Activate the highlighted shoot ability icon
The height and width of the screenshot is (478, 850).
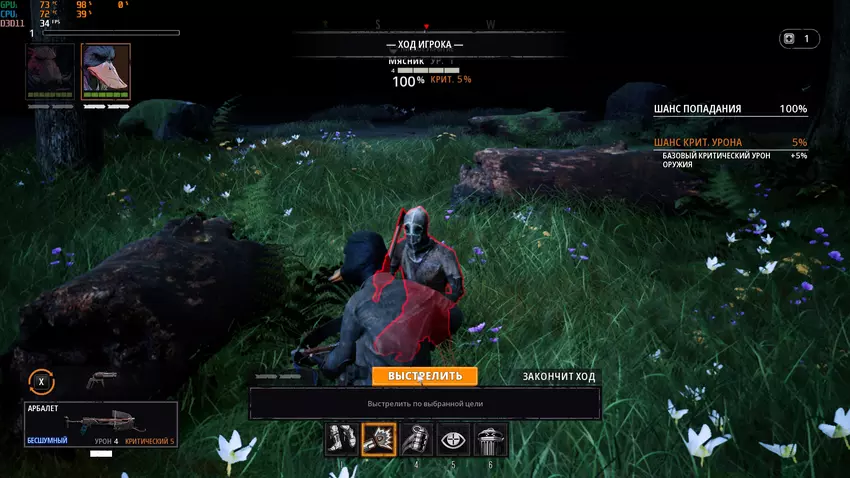[378, 439]
